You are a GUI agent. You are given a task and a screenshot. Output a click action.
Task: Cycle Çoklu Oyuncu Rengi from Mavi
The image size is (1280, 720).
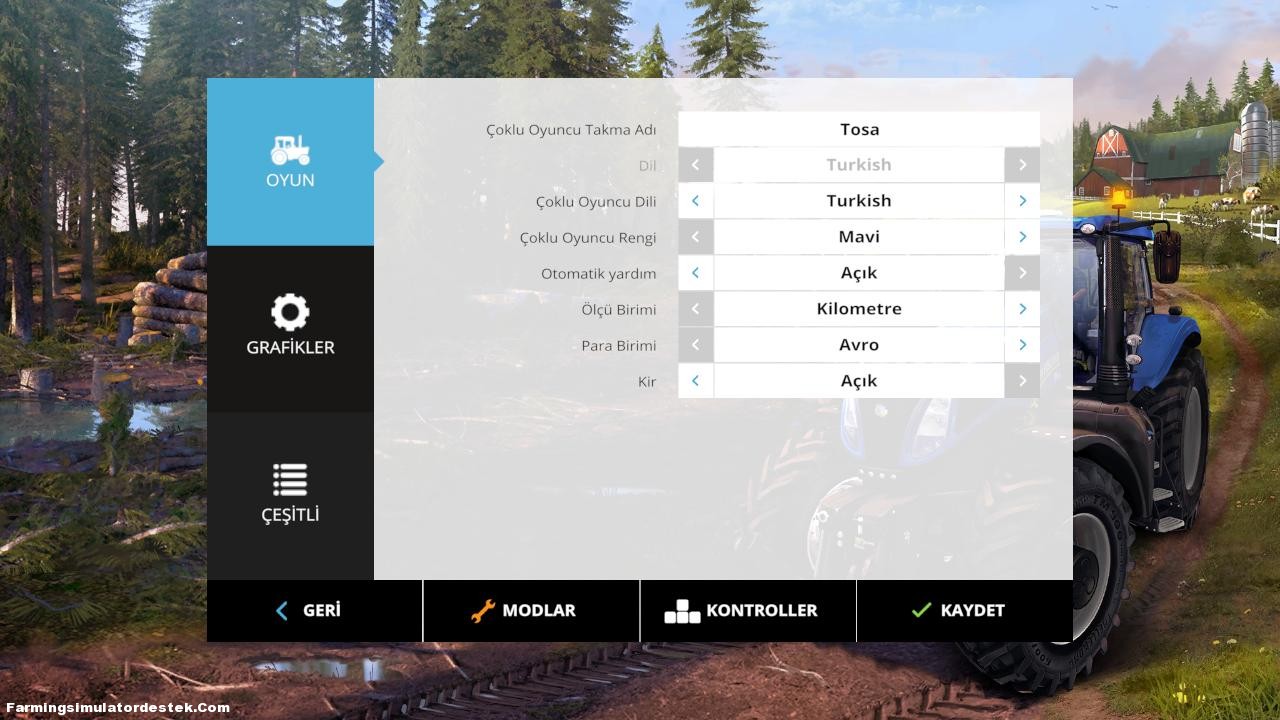point(1022,236)
